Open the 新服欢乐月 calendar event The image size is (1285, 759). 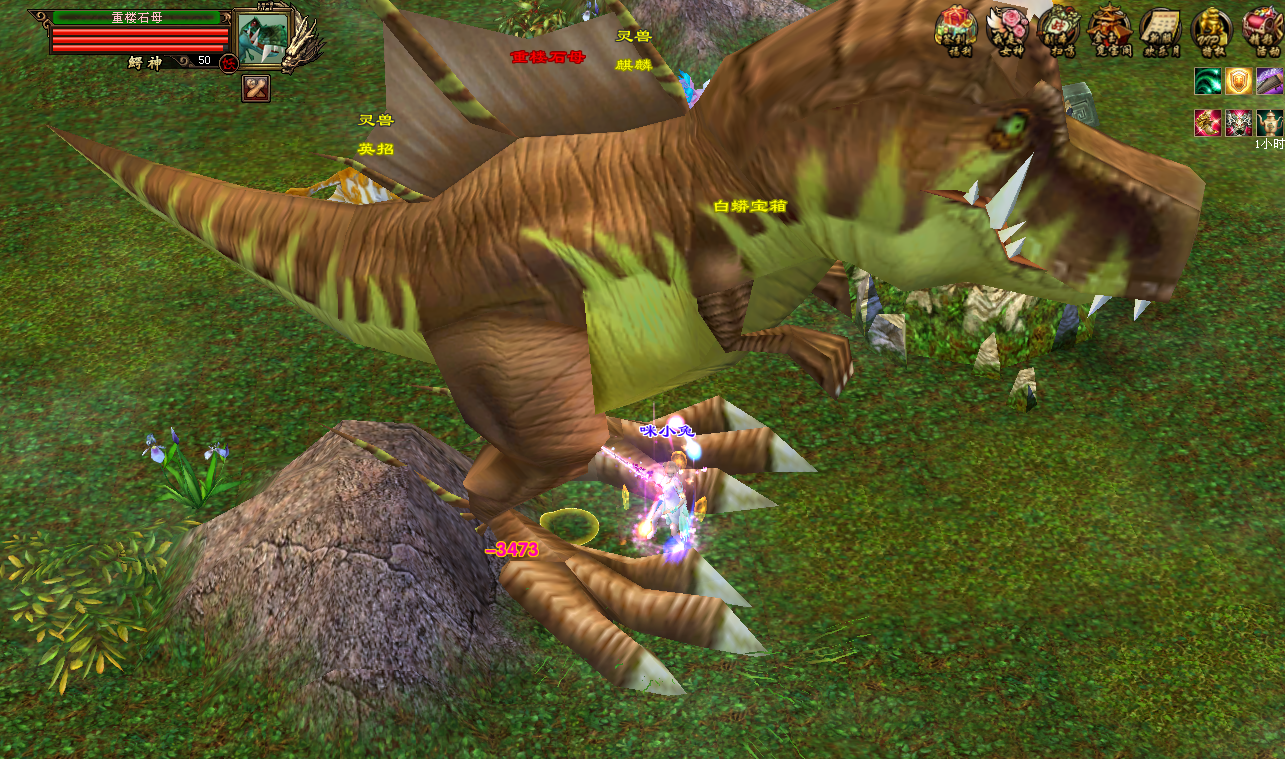[x=1160, y=28]
